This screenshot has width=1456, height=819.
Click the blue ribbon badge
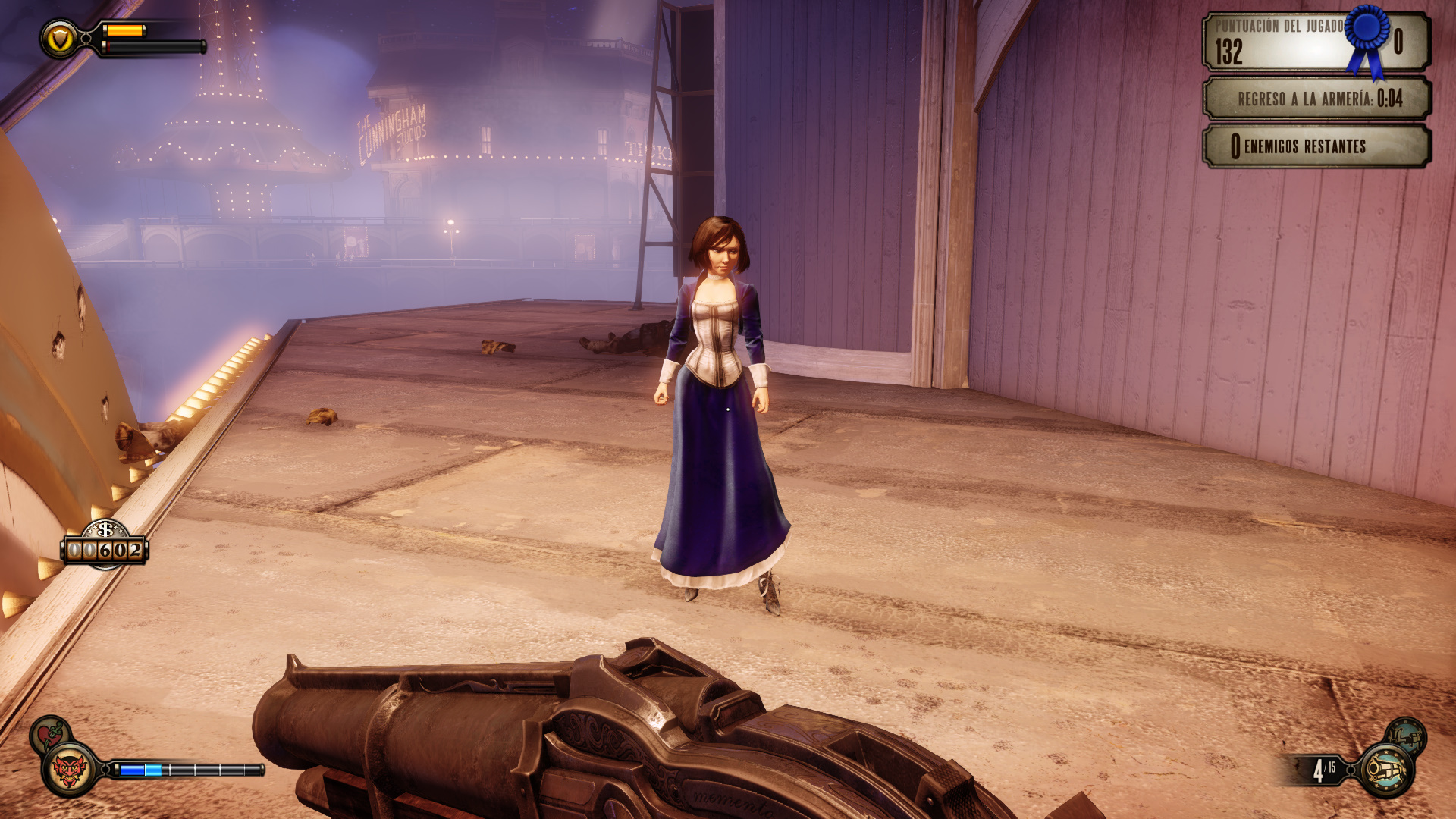[1368, 38]
